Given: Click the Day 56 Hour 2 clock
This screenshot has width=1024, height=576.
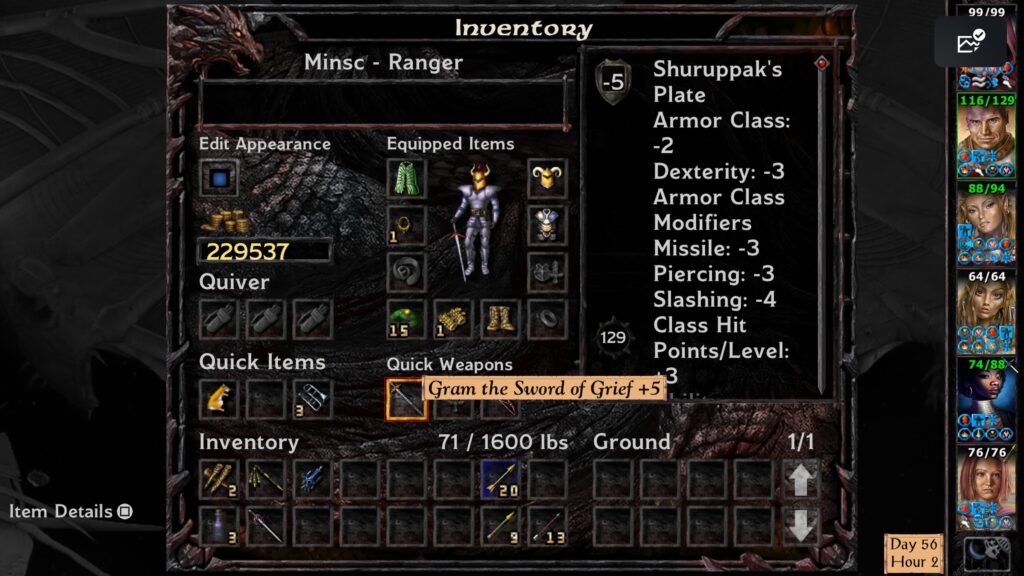Looking at the screenshot, I should point(913,553).
